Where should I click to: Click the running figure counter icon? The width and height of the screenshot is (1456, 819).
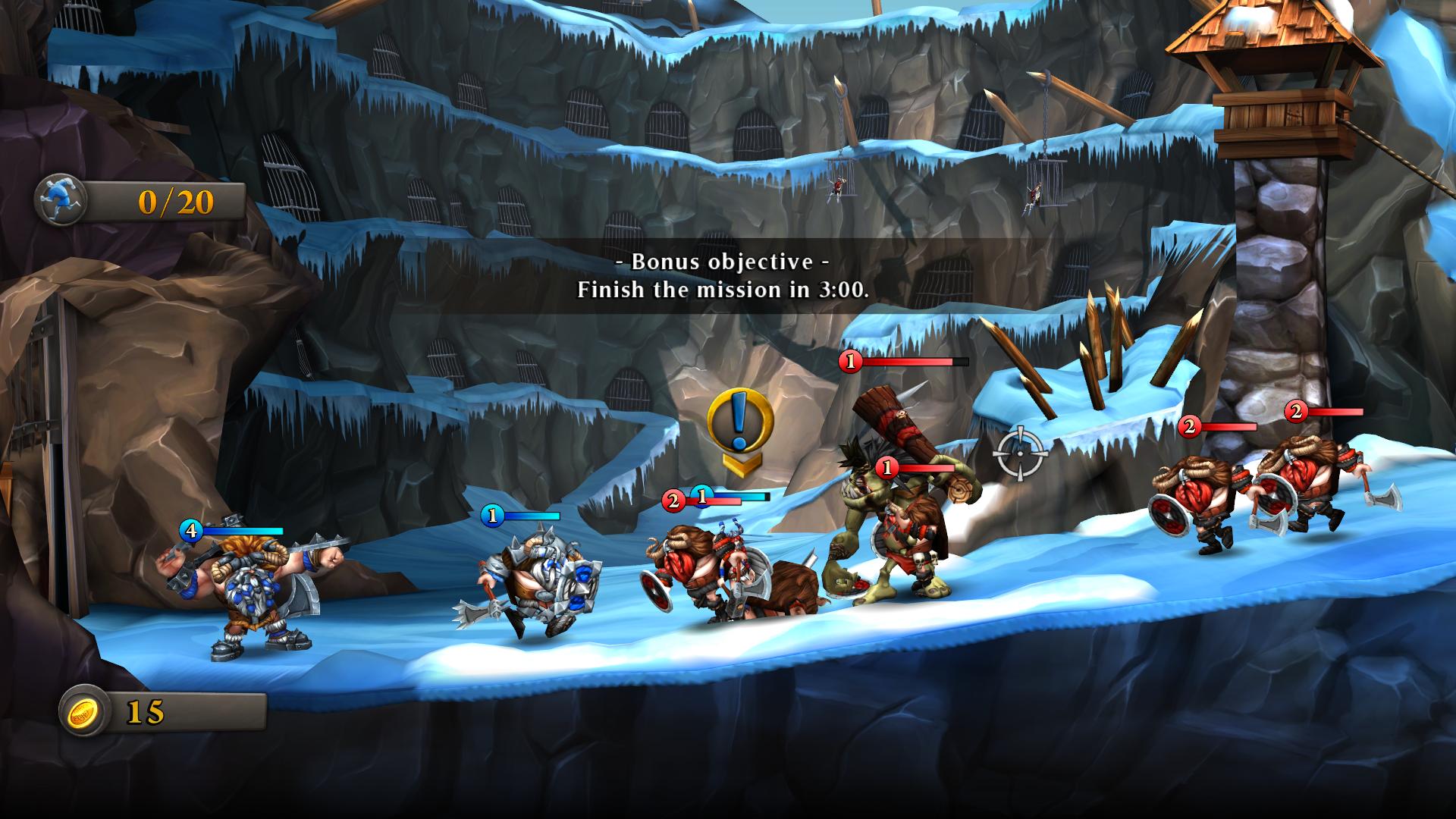[62, 199]
